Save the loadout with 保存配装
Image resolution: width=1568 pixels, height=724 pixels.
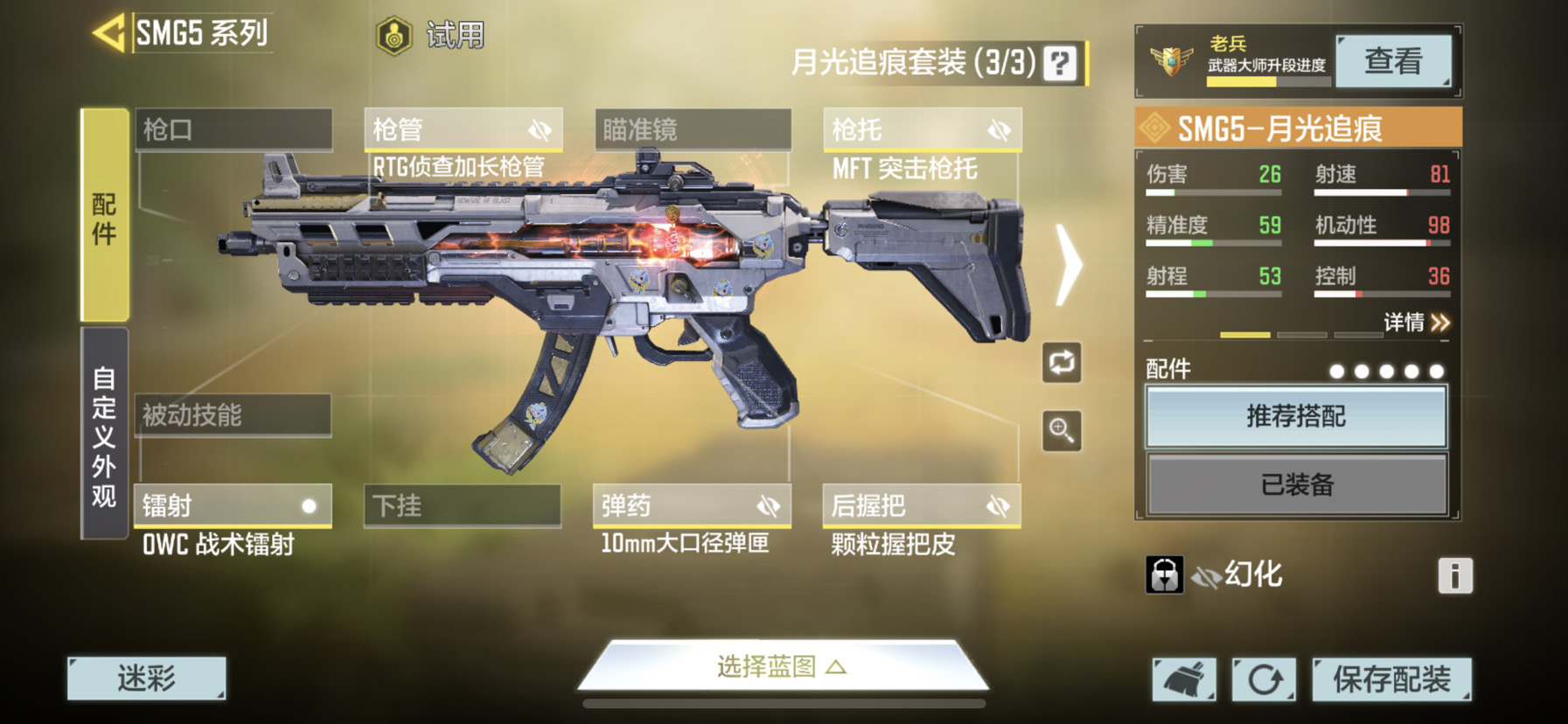tap(1390, 679)
